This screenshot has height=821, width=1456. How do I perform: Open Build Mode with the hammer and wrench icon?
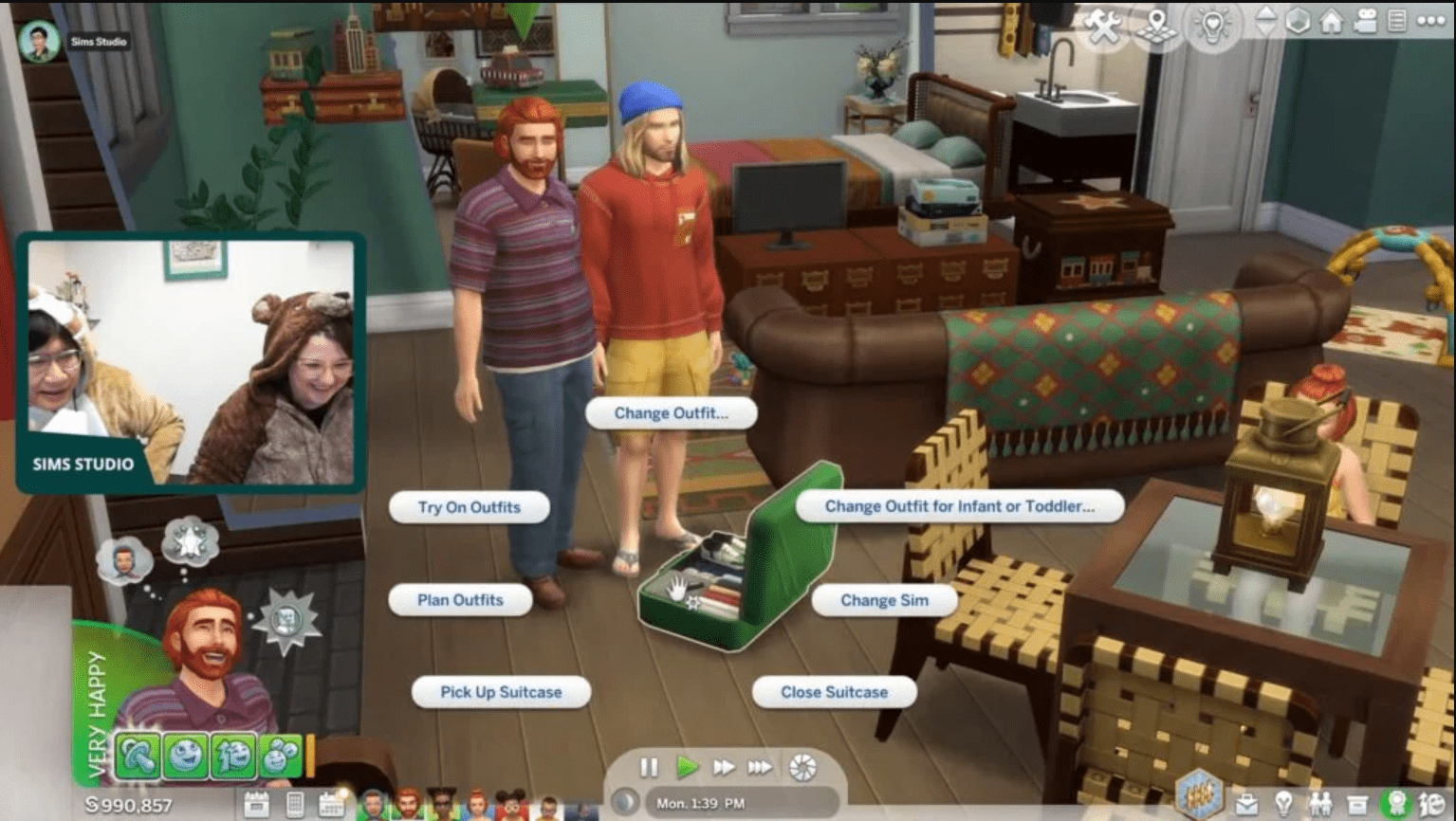[1102, 25]
